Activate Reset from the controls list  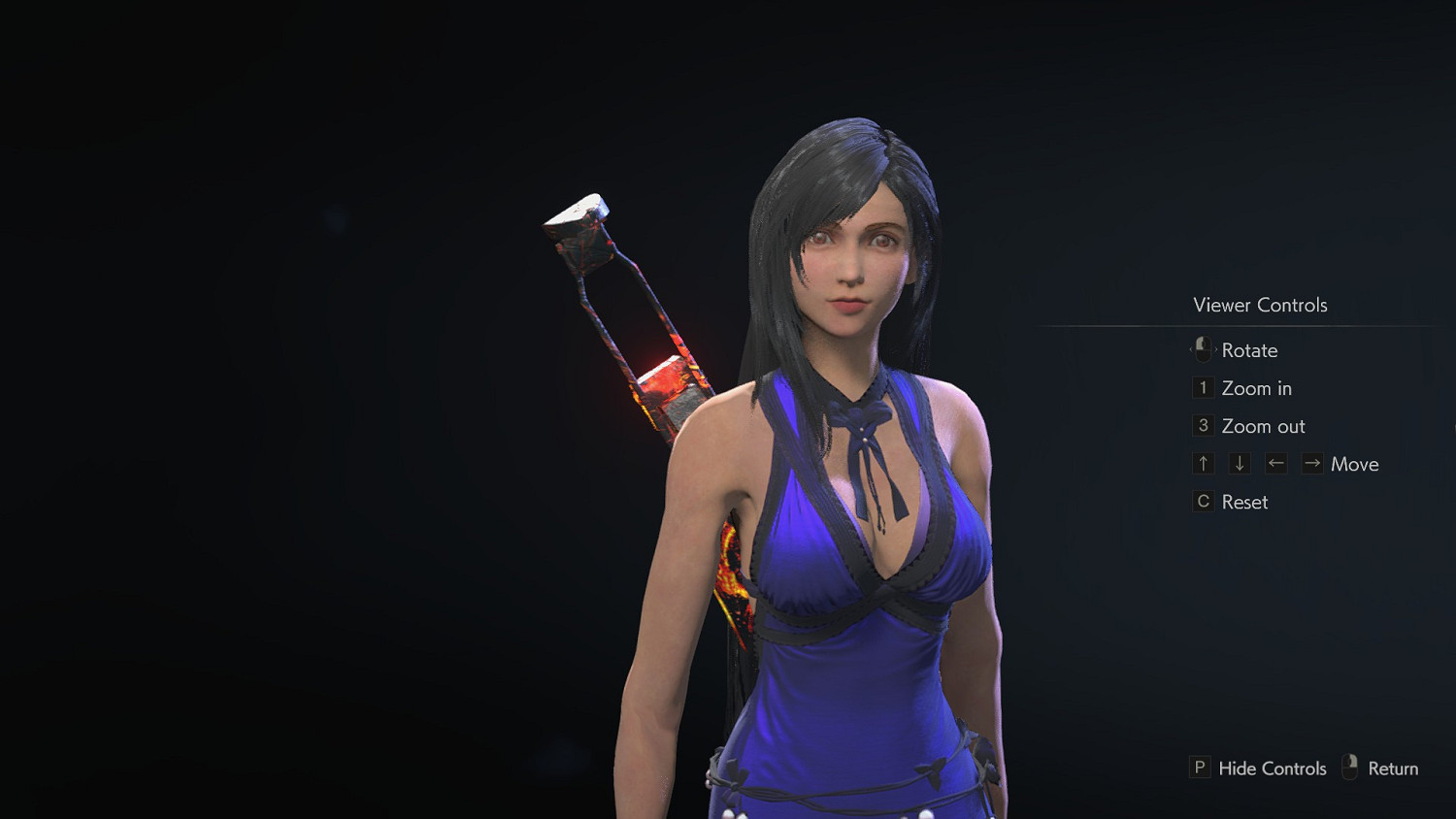click(x=1245, y=502)
